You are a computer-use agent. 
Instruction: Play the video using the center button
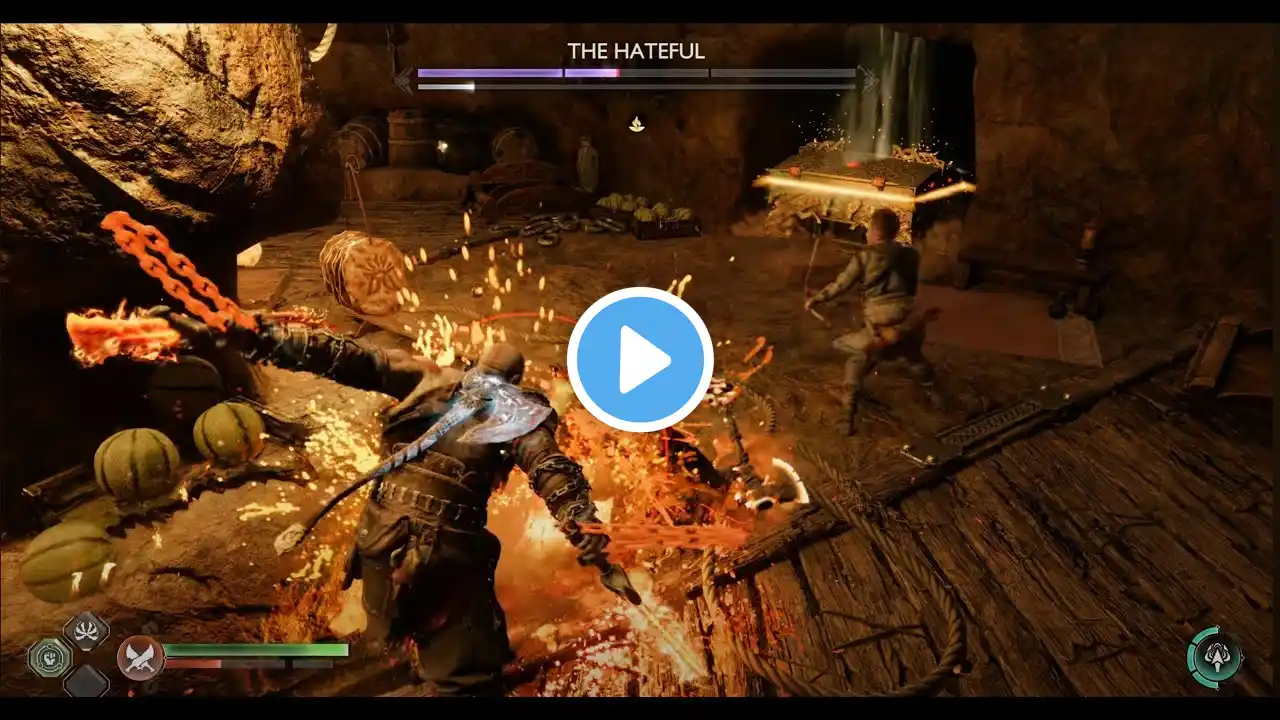pyautogui.click(x=640, y=360)
